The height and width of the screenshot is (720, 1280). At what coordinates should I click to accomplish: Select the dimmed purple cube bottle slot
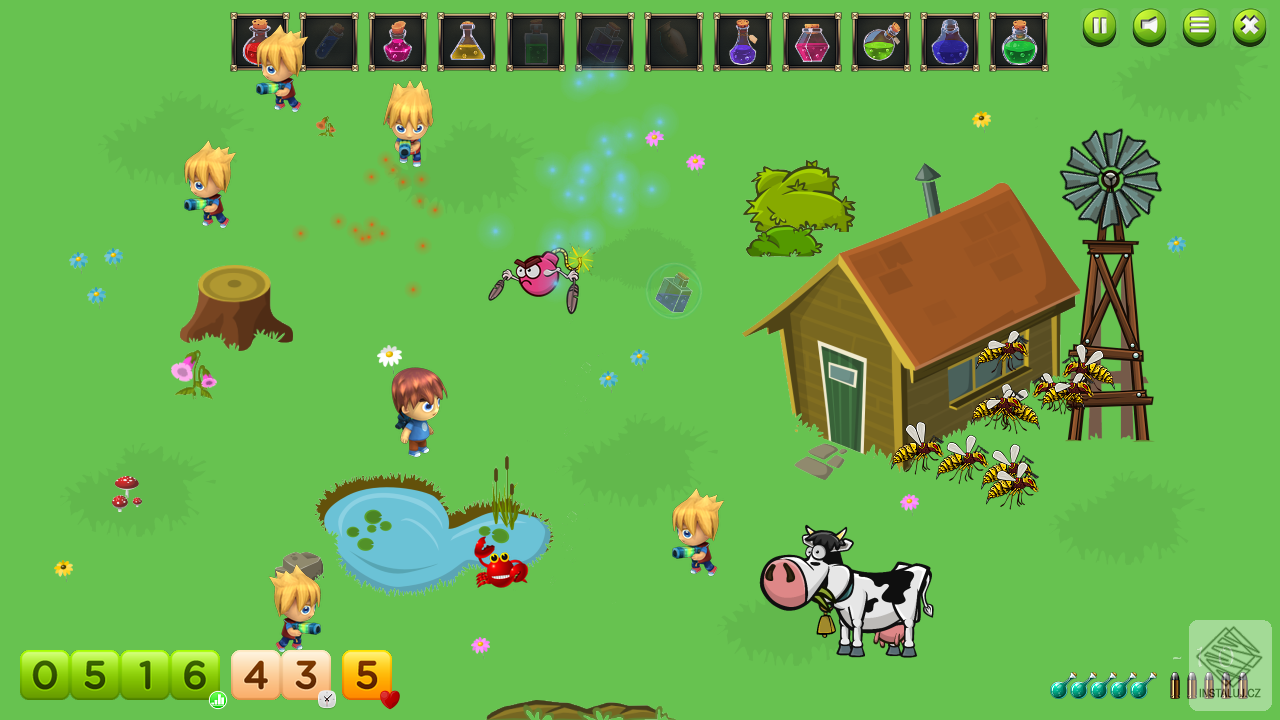(x=605, y=42)
